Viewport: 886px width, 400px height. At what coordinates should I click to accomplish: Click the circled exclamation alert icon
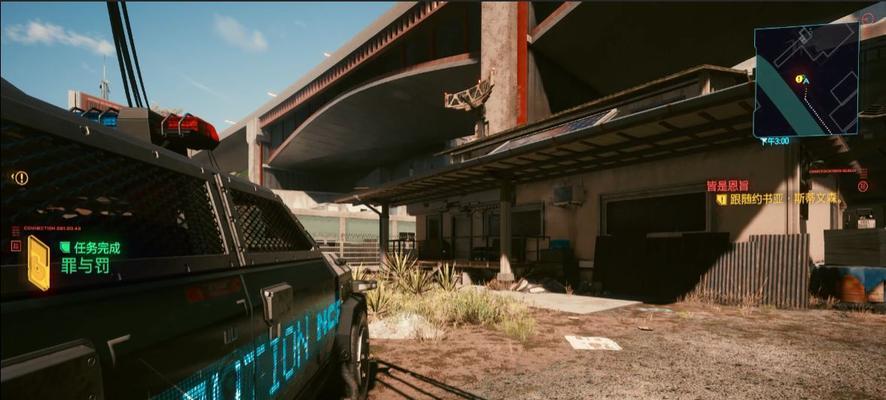(20, 178)
